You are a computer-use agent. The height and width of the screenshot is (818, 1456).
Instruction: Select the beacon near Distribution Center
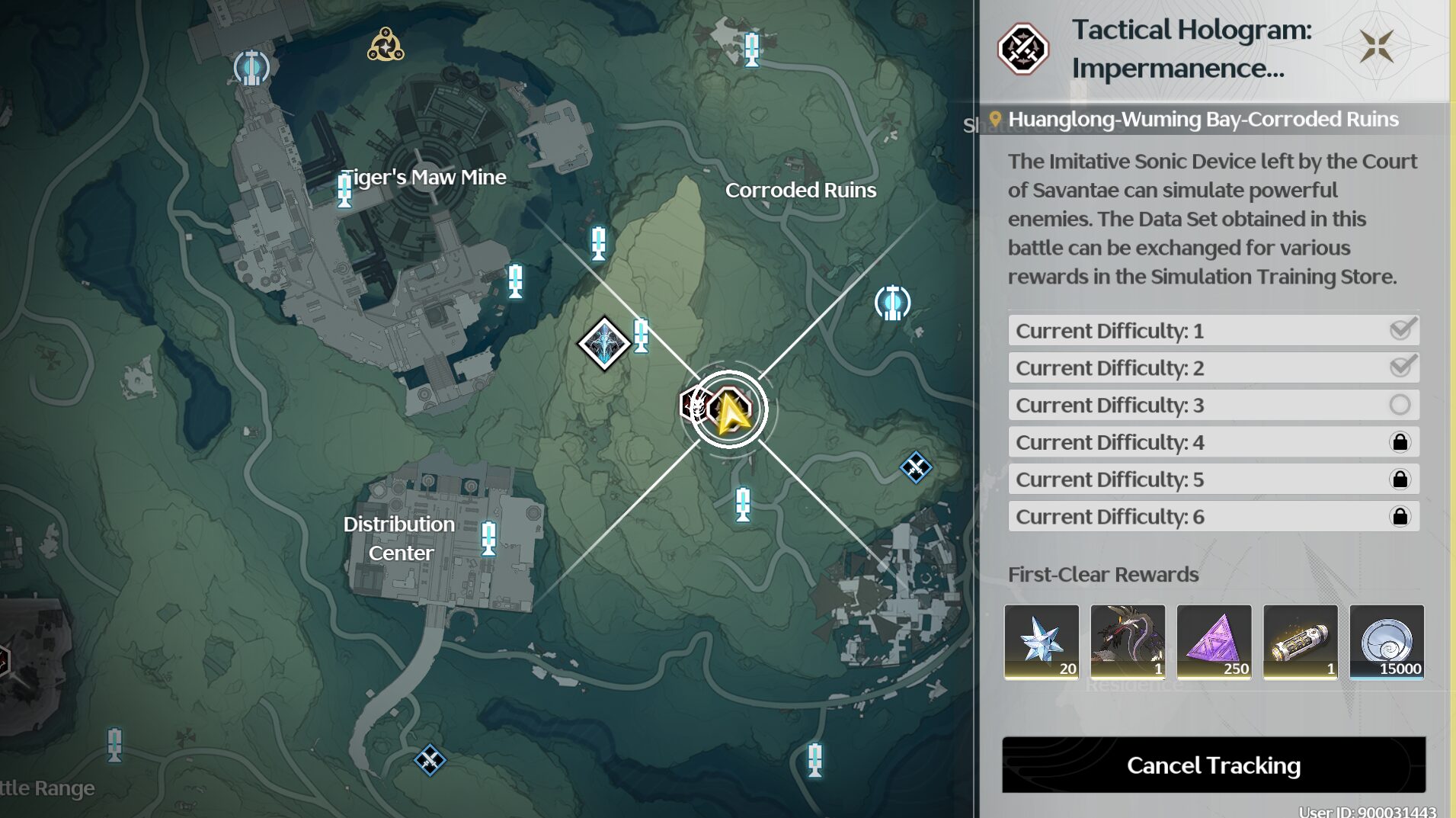(488, 537)
